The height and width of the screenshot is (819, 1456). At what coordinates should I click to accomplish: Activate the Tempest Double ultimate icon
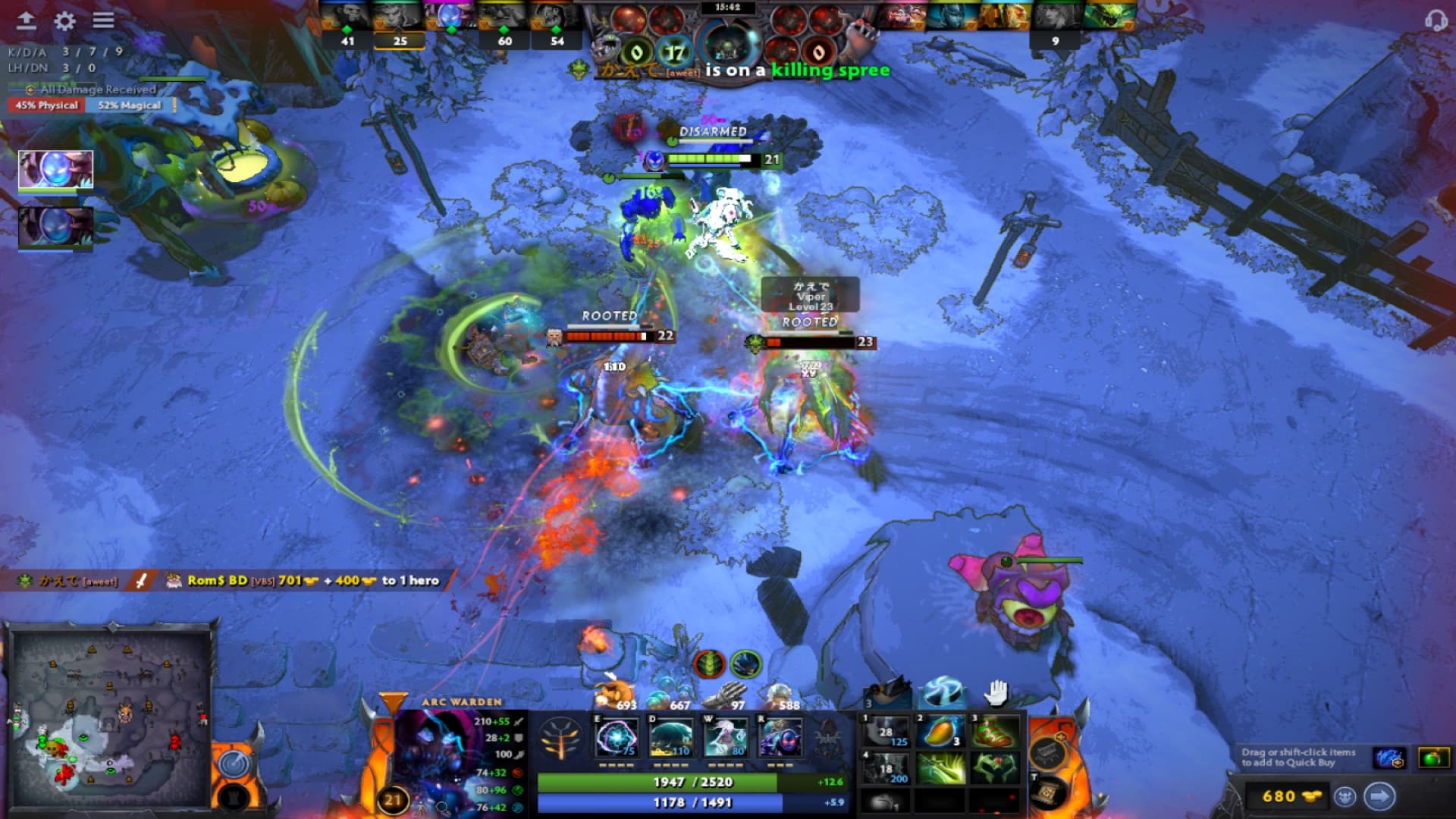780,737
